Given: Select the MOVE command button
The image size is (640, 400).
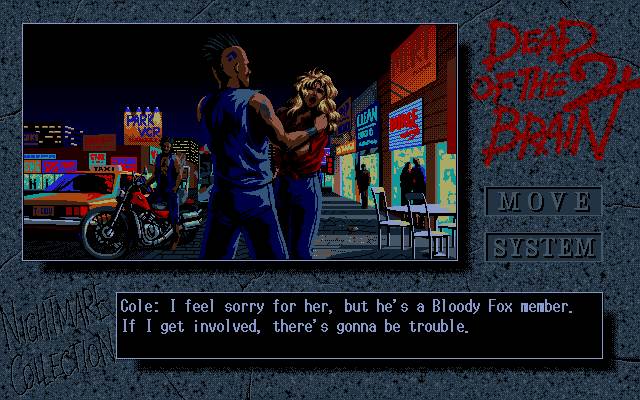Looking at the screenshot, I should (543, 201).
